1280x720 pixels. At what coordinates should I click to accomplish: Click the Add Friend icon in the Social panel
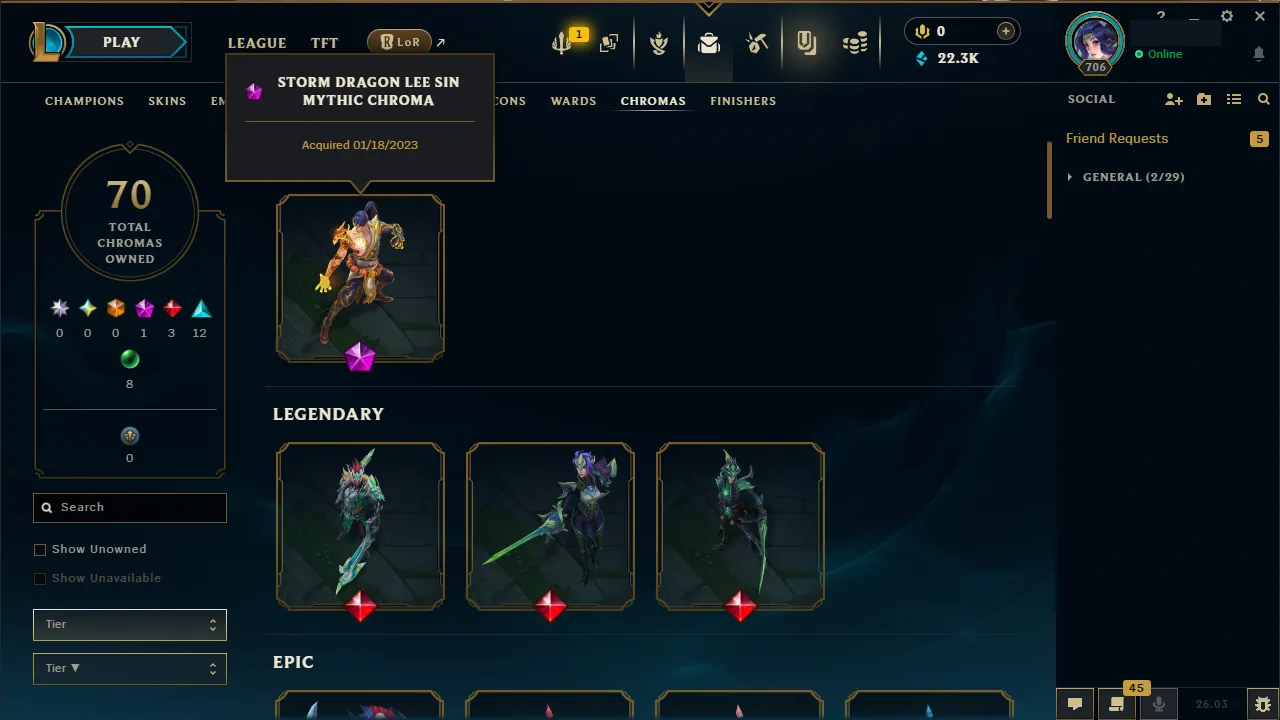(x=1173, y=99)
